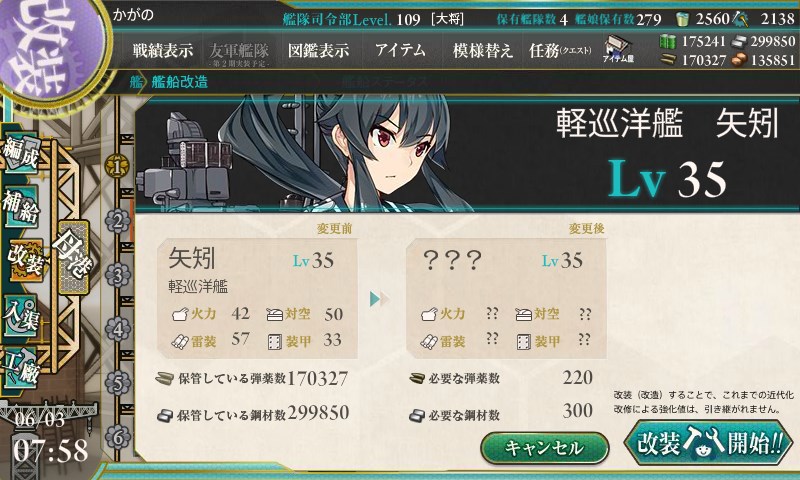This screenshot has height=480, width=800.
Task: Select slot number 5 marker
Action: [118, 383]
